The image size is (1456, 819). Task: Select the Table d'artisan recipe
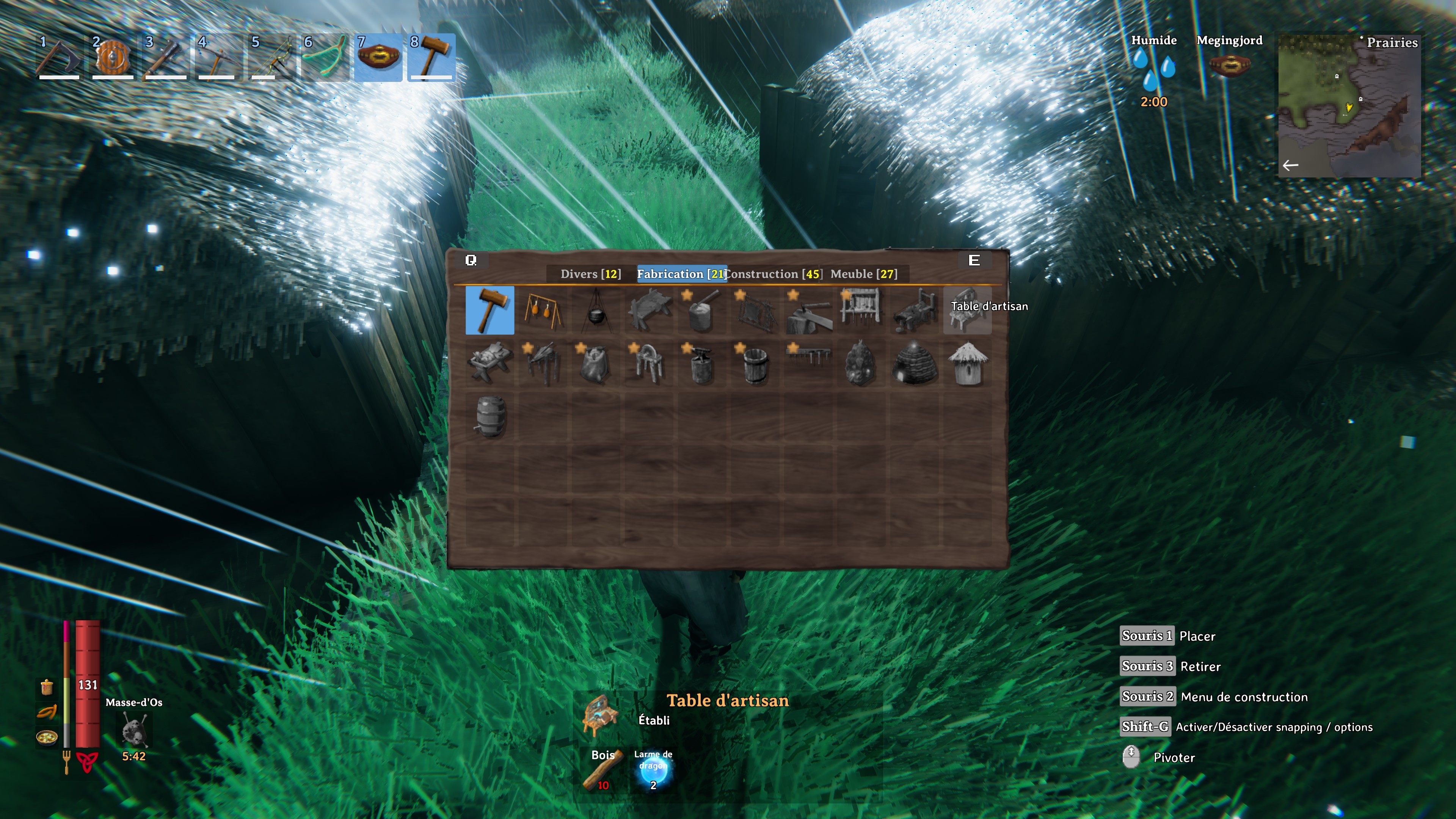967,311
